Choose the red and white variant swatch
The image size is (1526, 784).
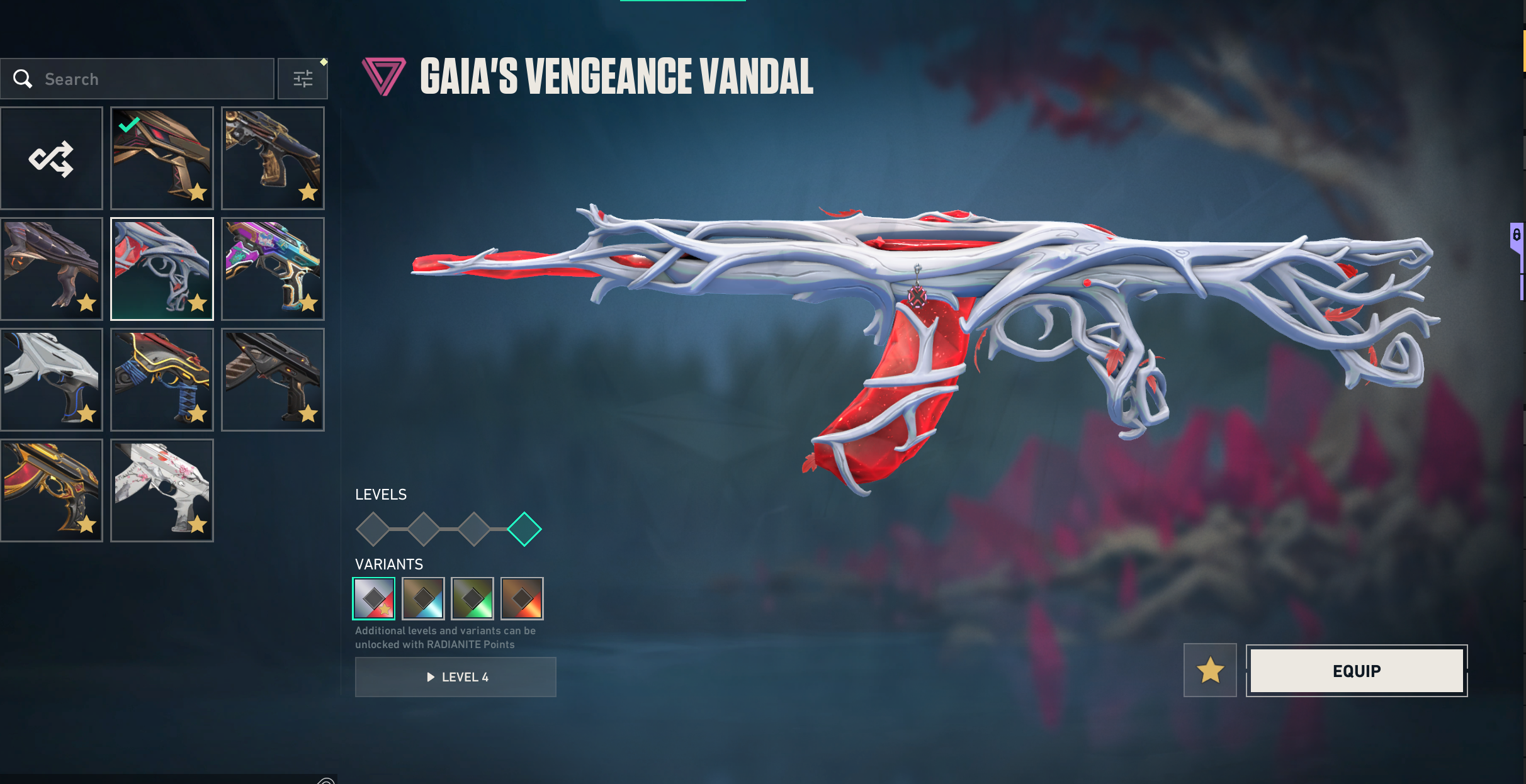(x=374, y=598)
